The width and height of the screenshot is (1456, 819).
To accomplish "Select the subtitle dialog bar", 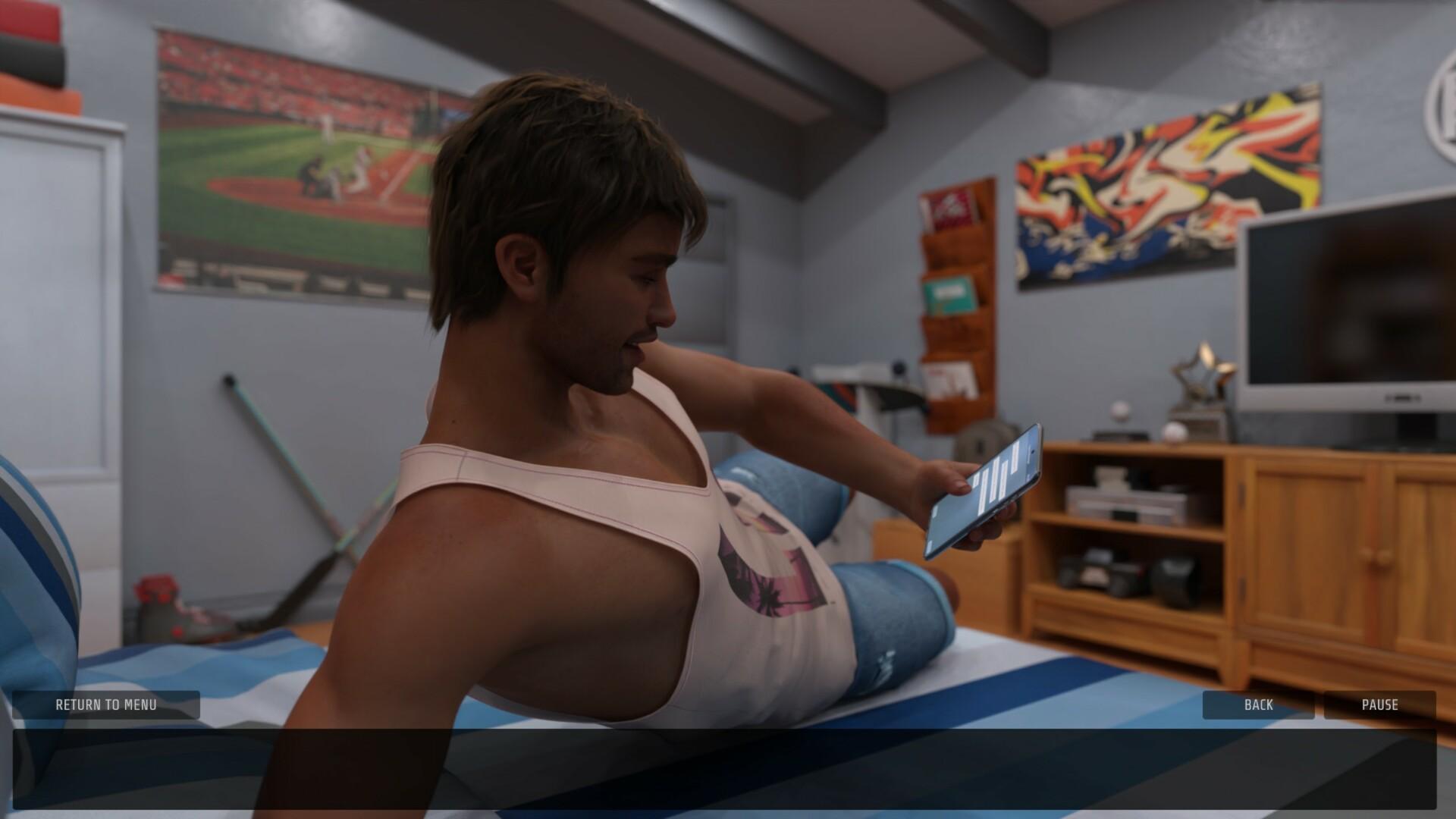I will [x=728, y=766].
